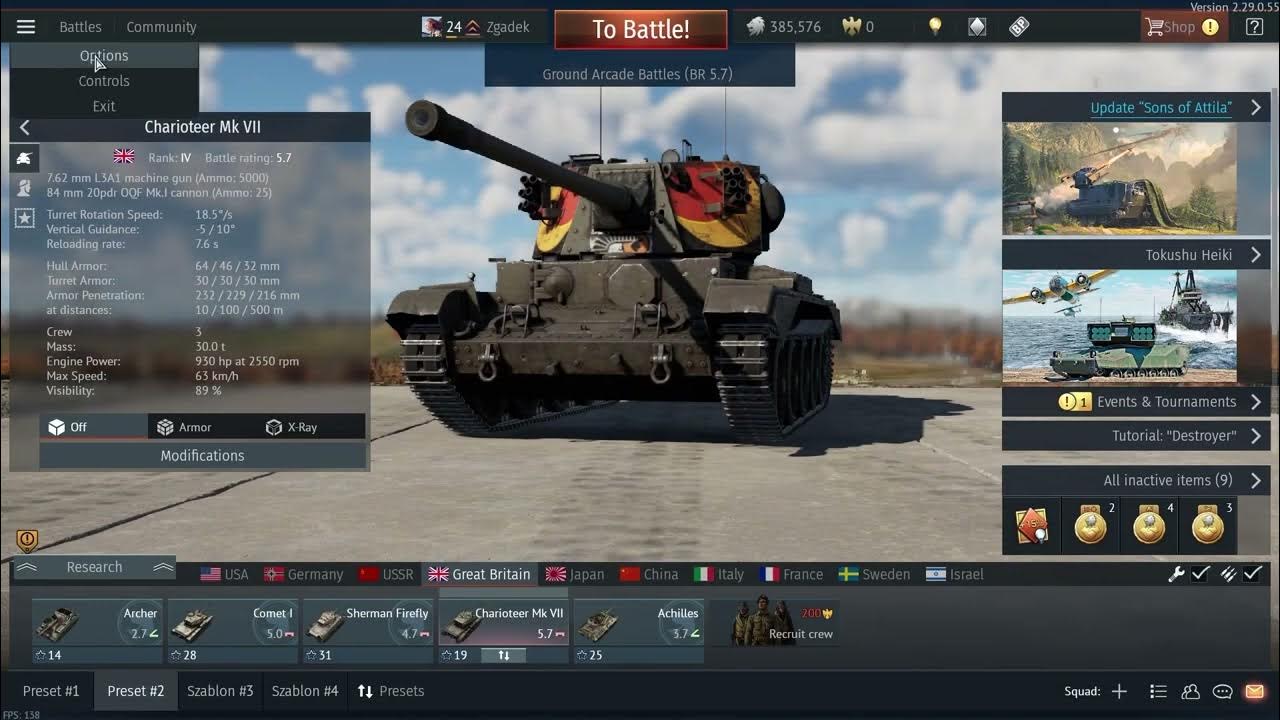Start a match with To Battle!
Viewport: 1280px width, 720px height.
[640, 29]
